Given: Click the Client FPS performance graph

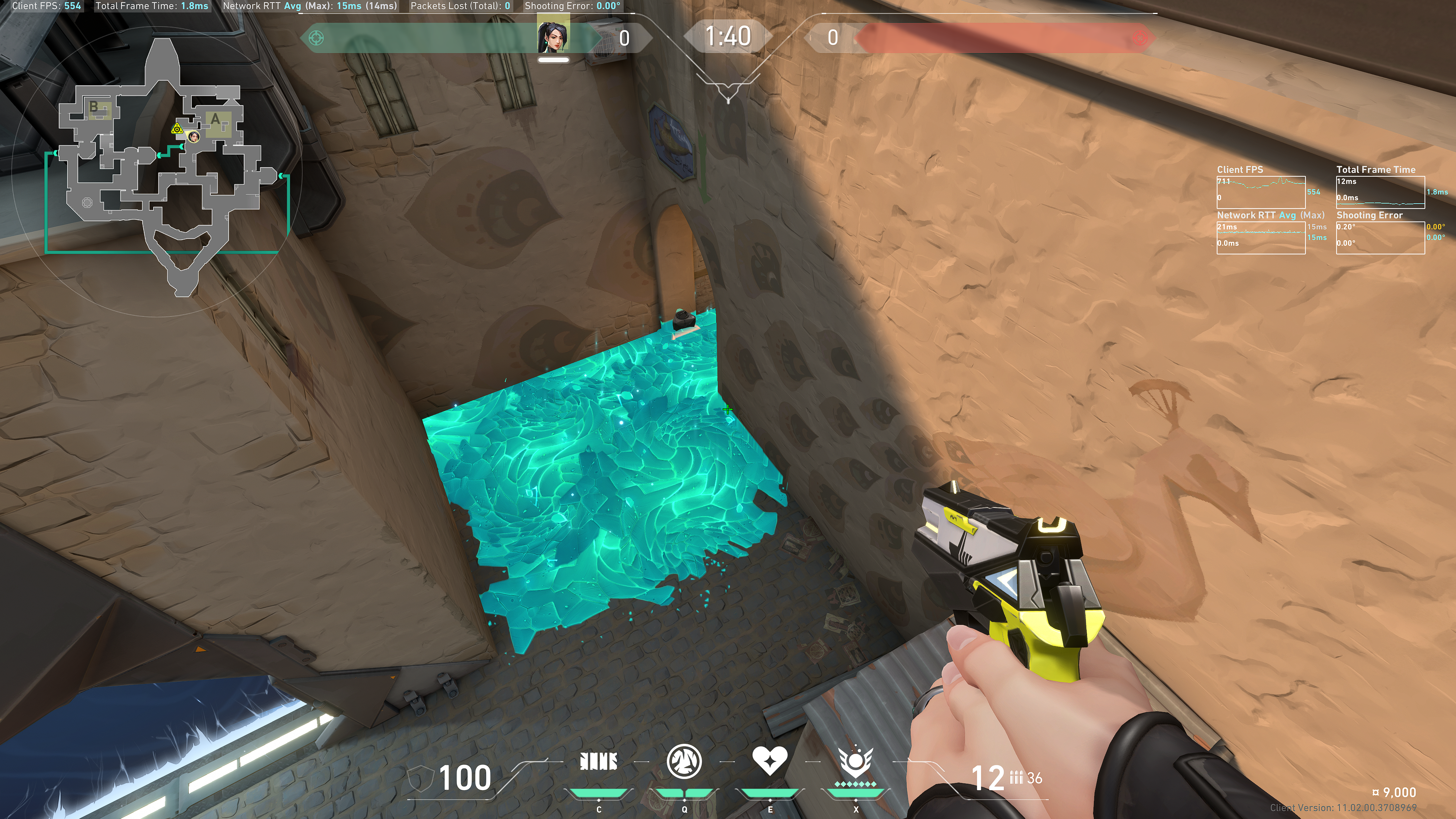Looking at the screenshot, I should point(1260,192).
